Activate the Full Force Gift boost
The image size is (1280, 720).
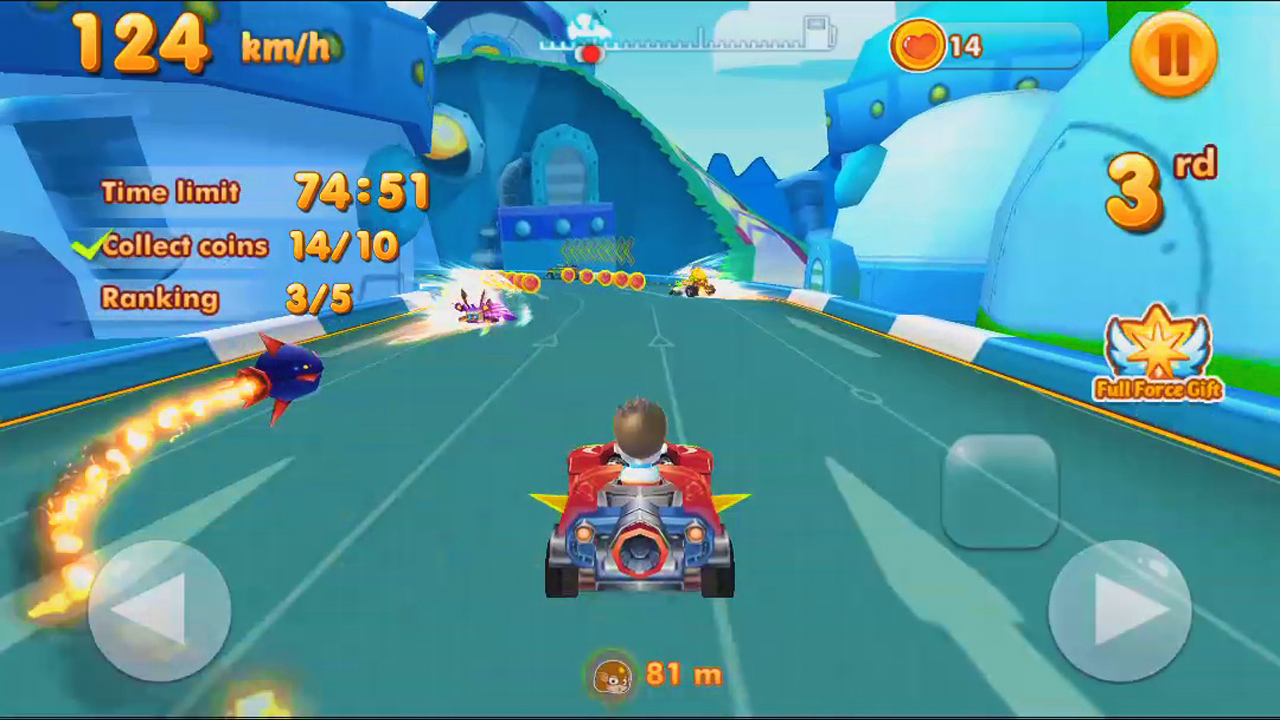click(x=1157, y=352)
